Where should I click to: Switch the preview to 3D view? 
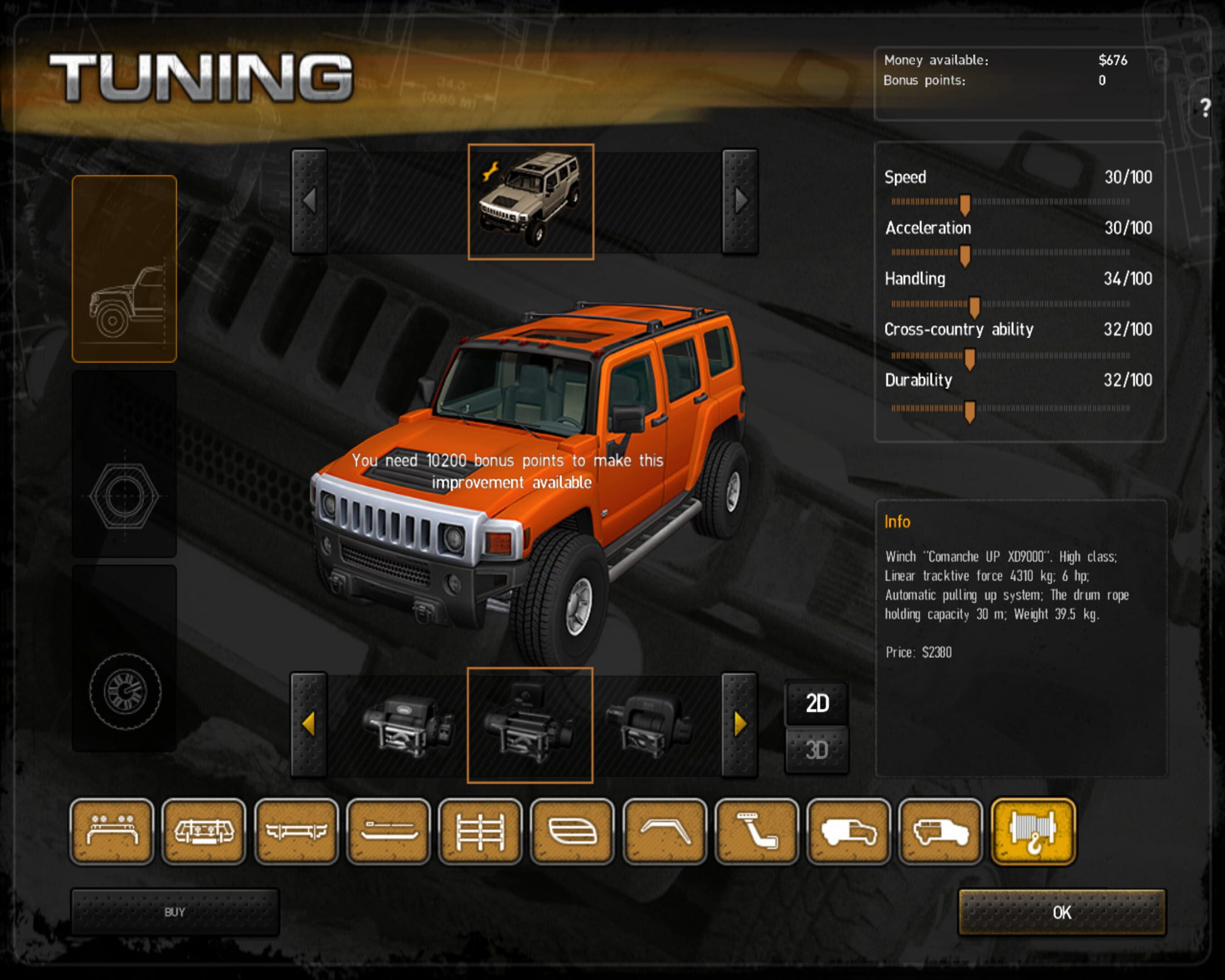pyautogui.click(x=817, y=750)
